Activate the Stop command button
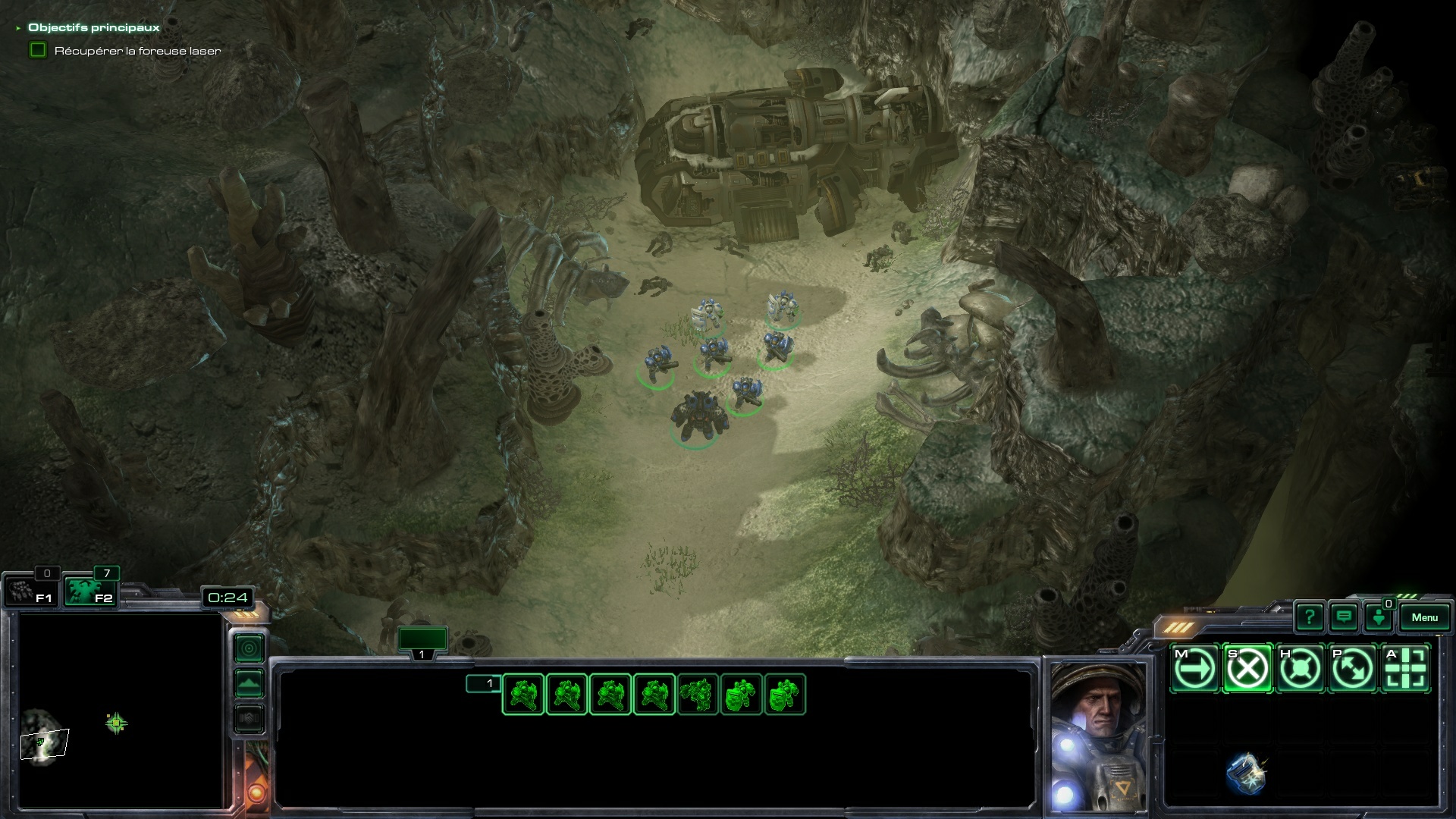 click(1247, 669)
